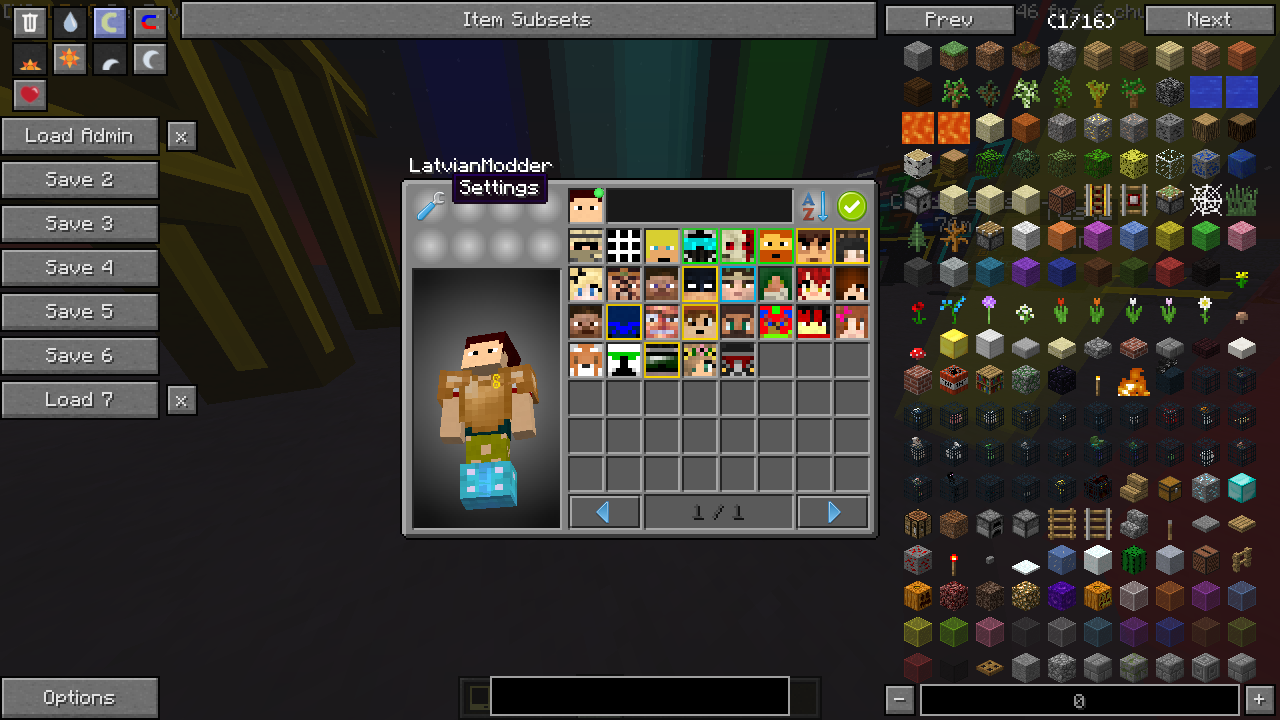The height and width of the screenshot is (720, 1280).
Task: Open the Options menu
Action: click(x=80, y=698)
